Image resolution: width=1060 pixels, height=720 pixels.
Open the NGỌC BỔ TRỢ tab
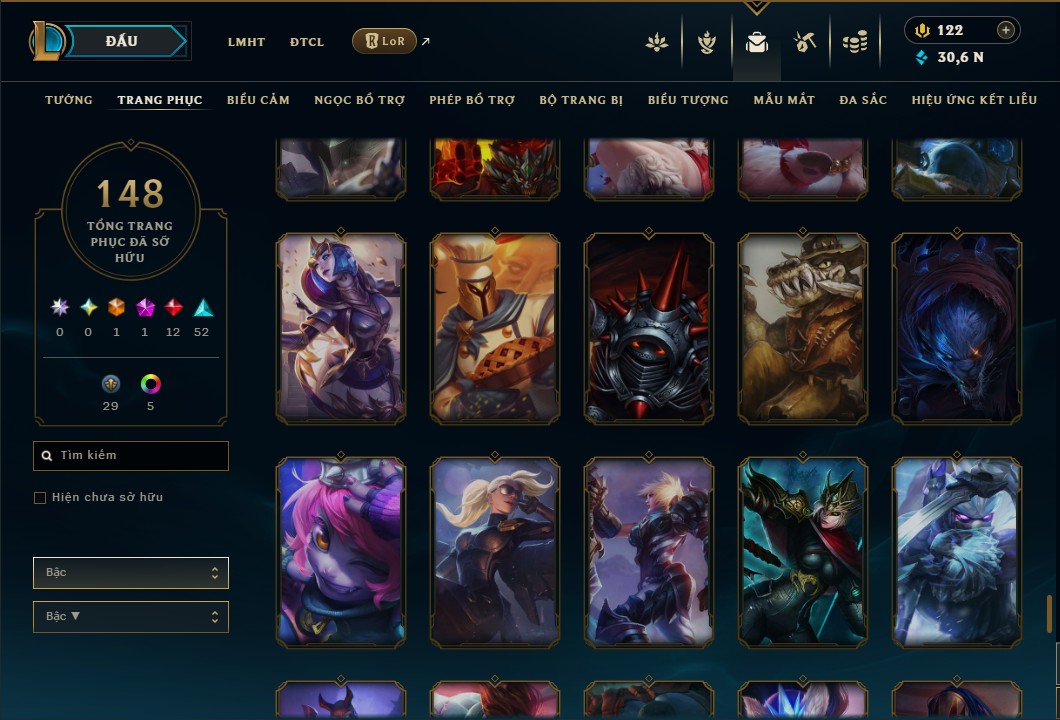[359, 100]
